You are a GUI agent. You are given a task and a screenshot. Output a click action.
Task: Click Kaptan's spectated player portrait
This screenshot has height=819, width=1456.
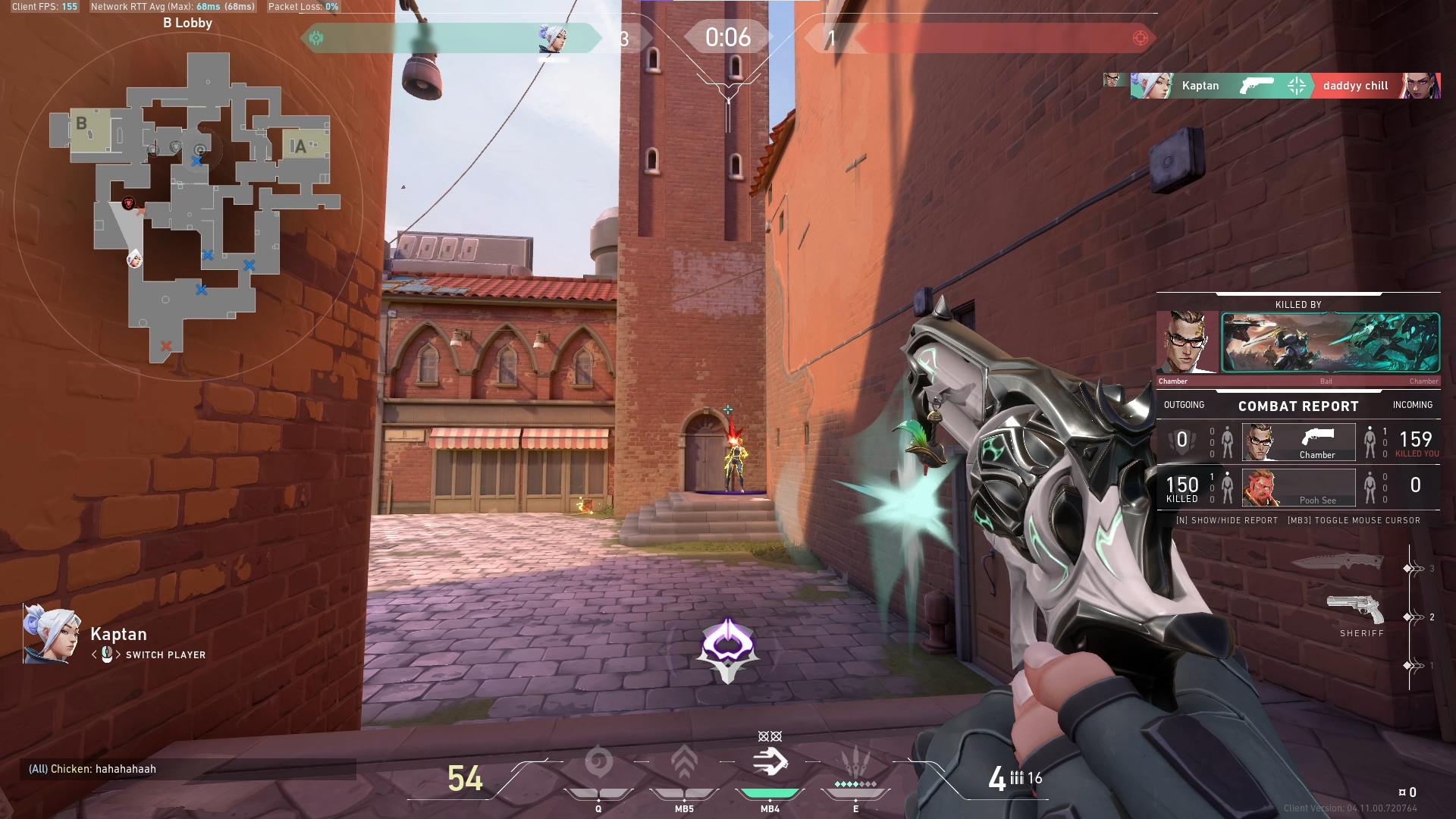tap(52, 635)
